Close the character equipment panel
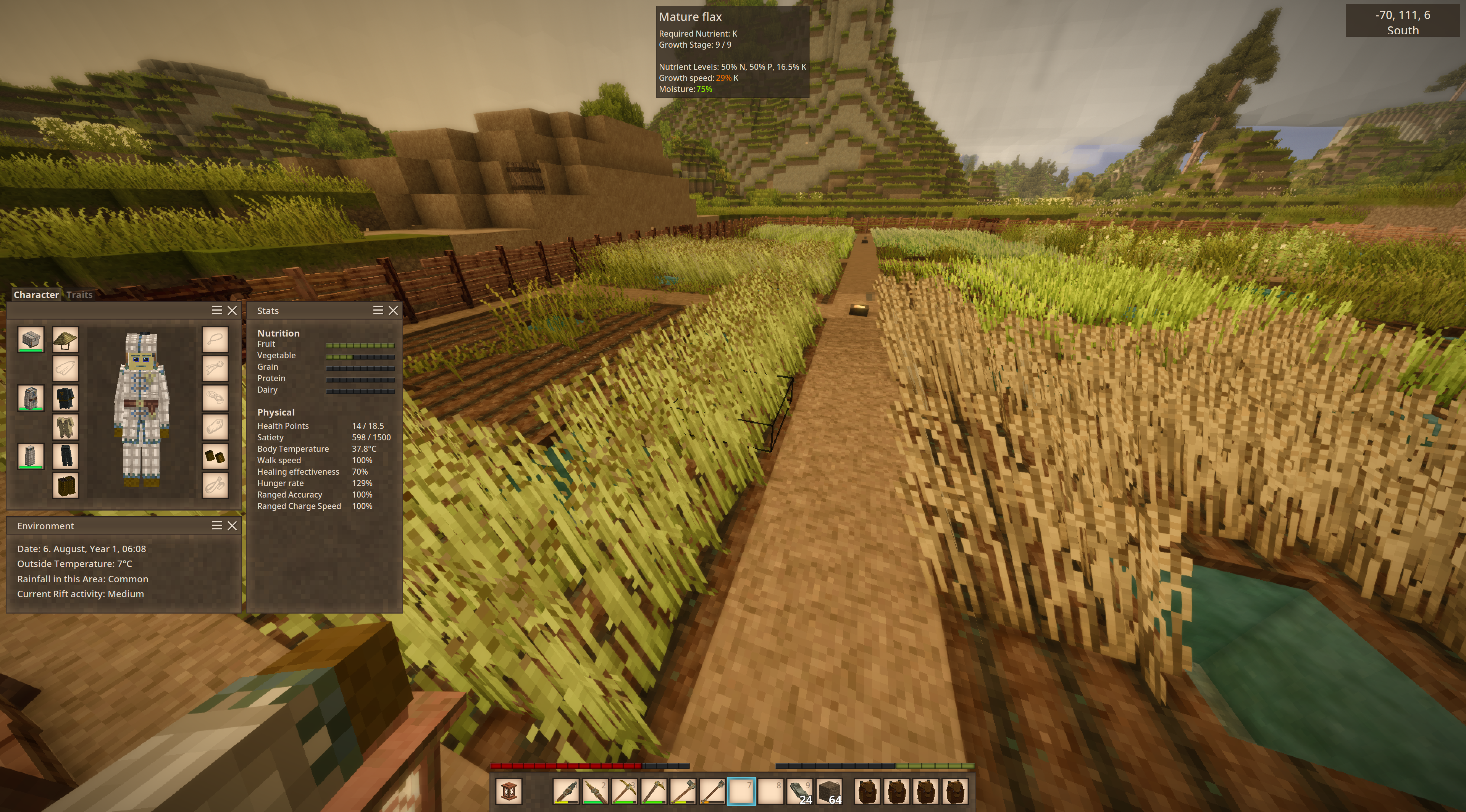The height and width of the screenshot is (812, 1466). coord(232,311)
